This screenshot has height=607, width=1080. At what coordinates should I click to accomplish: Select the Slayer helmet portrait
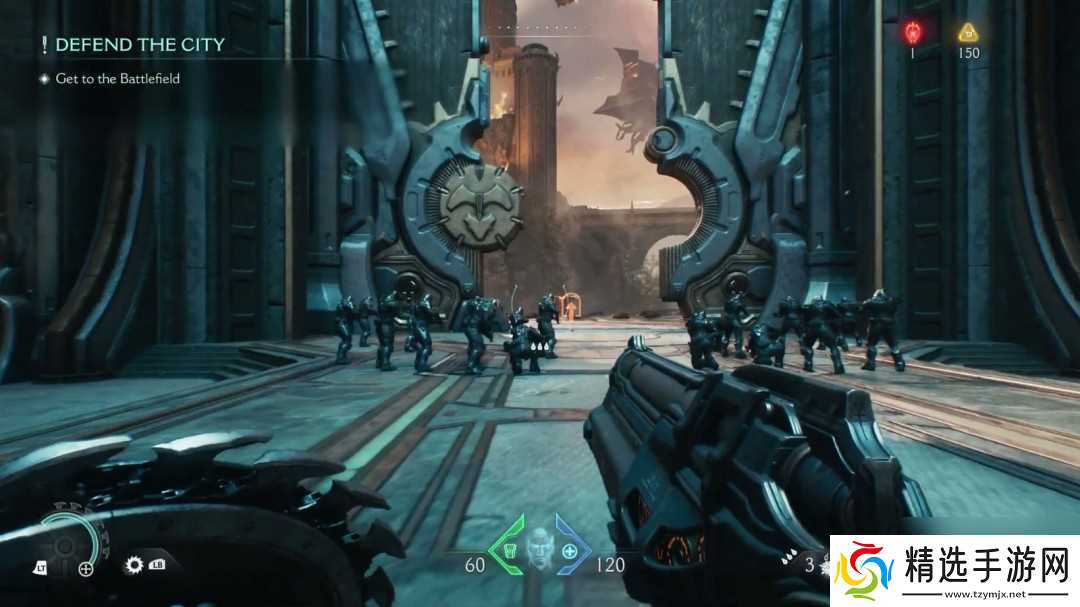click(x=539, y=548)
